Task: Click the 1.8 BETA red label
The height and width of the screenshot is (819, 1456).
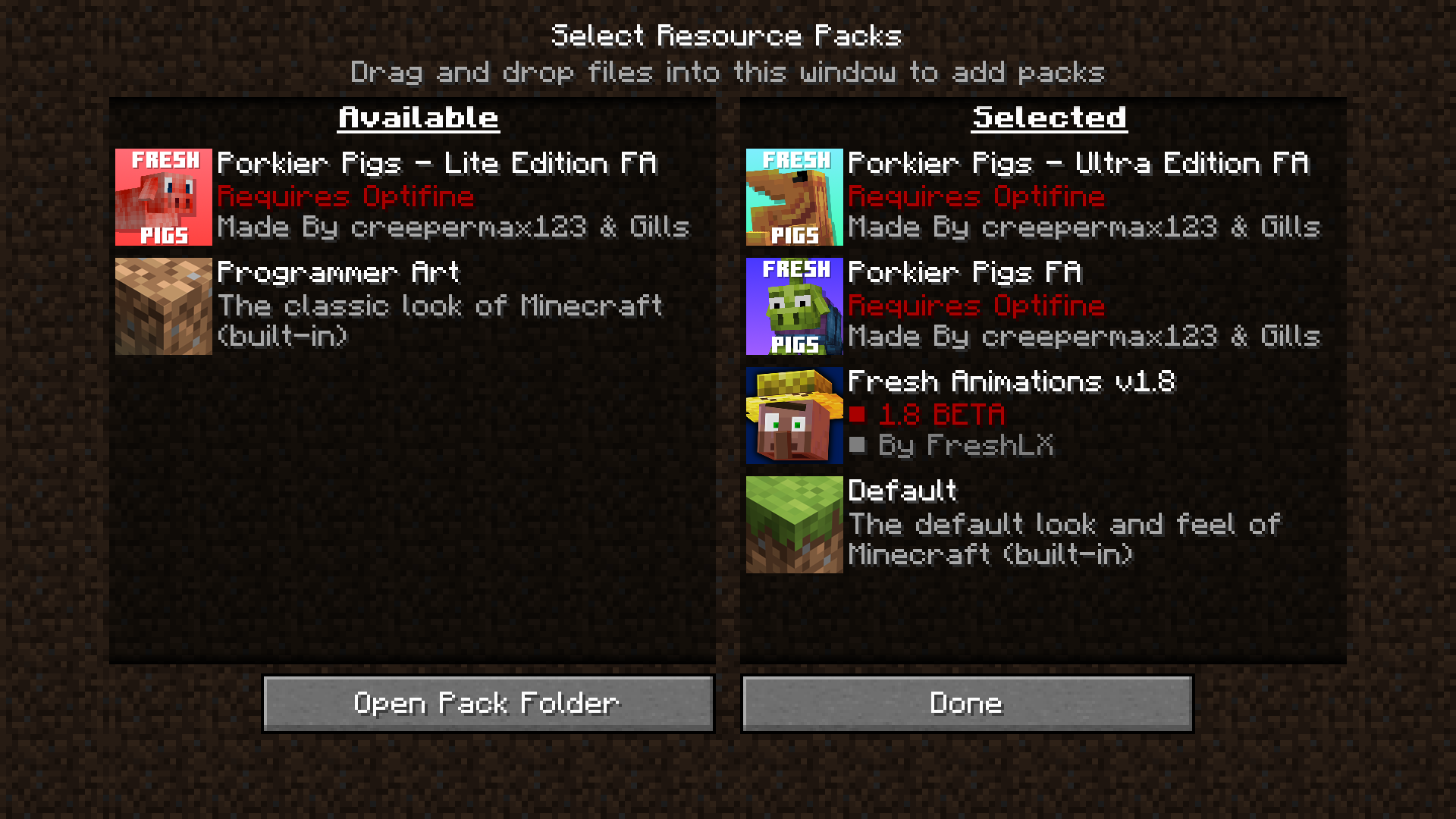Action: point(940,414)
